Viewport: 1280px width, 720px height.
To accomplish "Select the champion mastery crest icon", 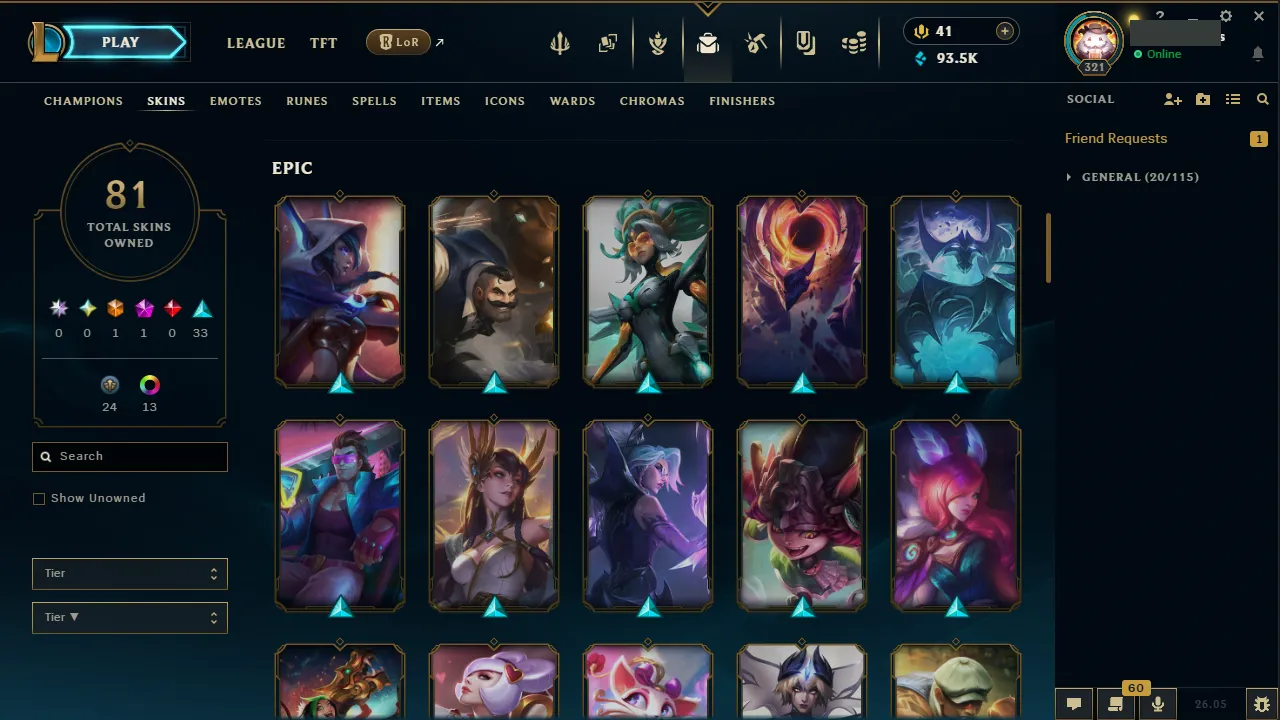I will (x=658, y=42).
